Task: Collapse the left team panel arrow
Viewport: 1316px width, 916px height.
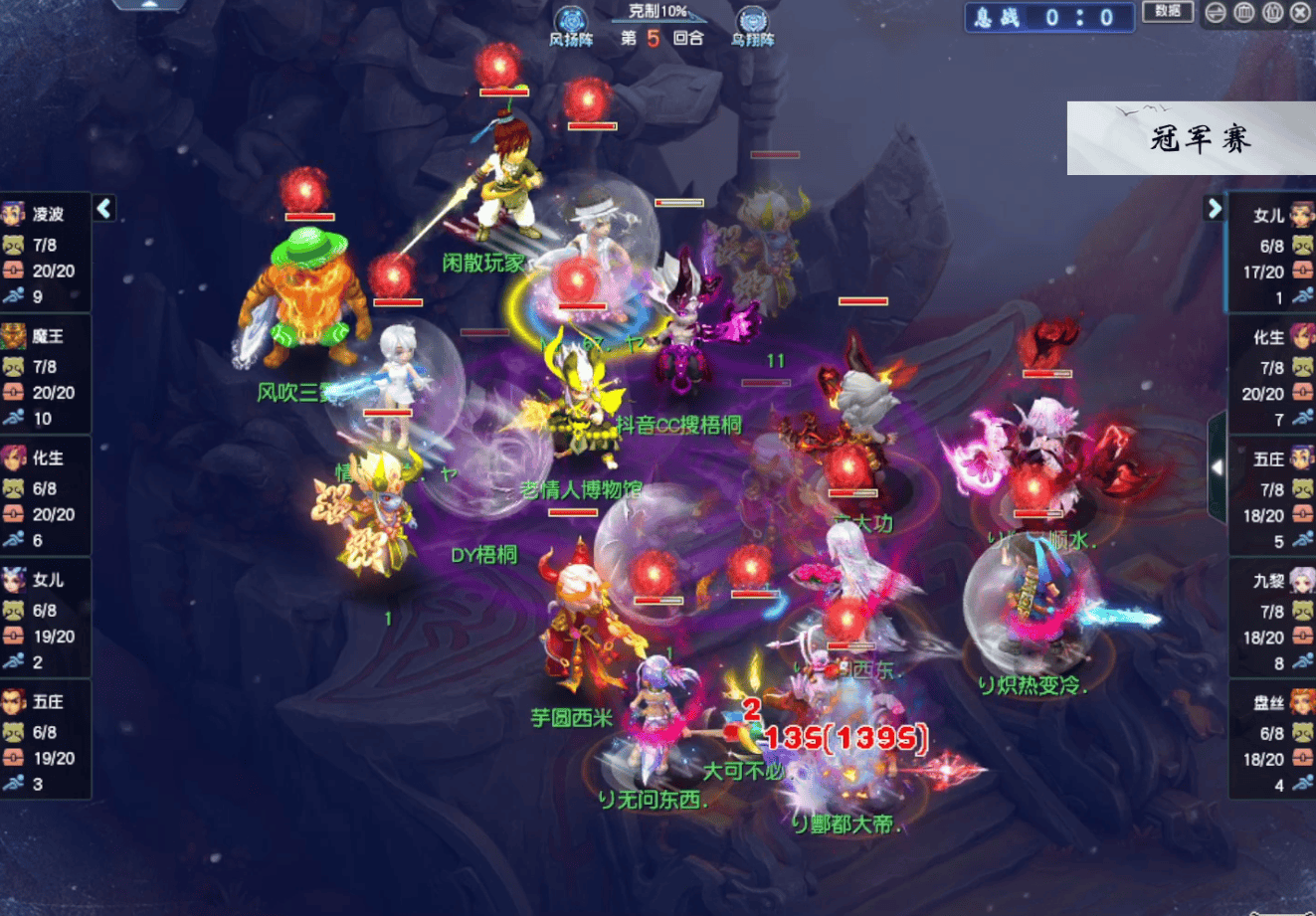Action: click(104, 208)
